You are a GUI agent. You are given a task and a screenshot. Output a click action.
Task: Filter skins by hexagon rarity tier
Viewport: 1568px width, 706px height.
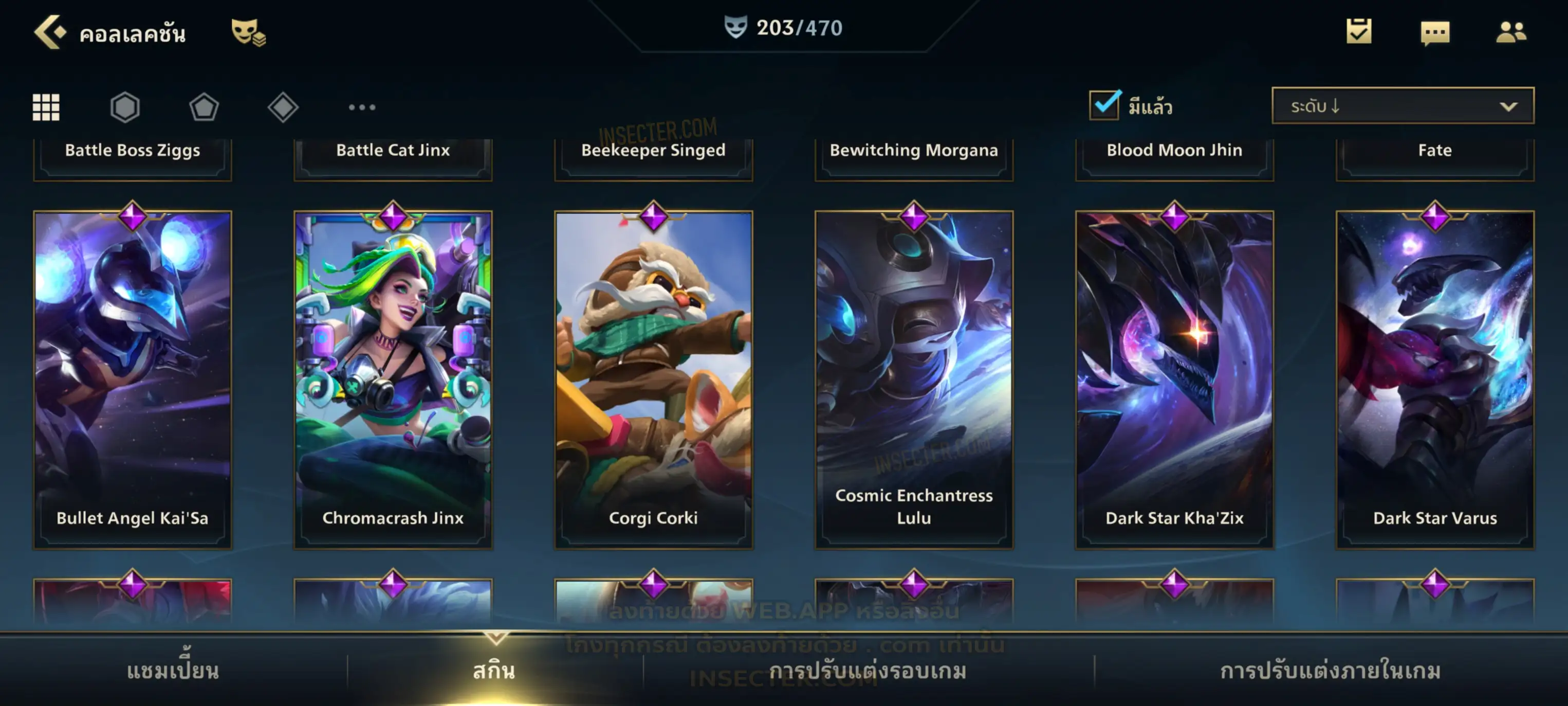(125, 107)
